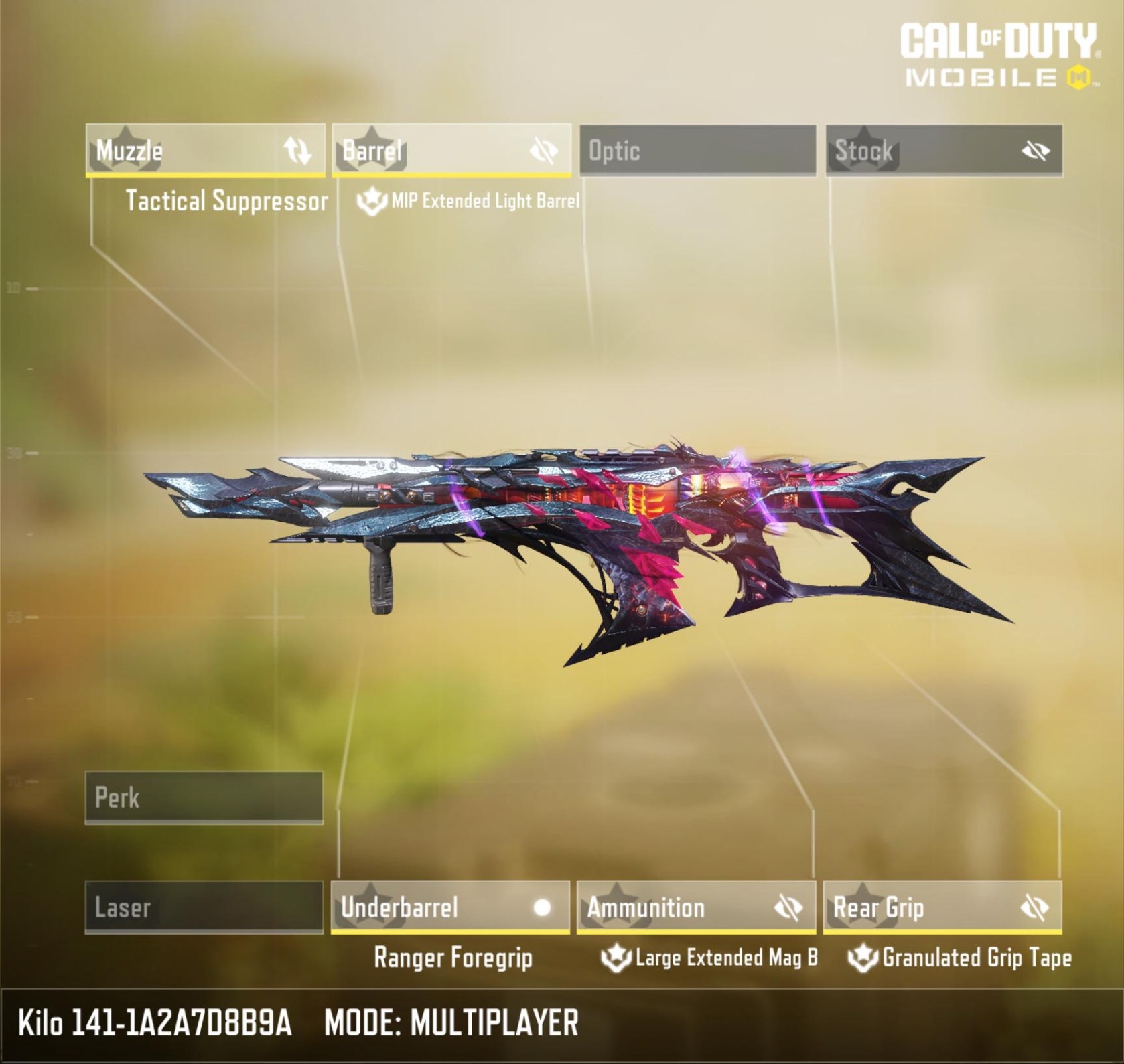Click the swap arrows icon on Muzzle
The image size is (1124, 1064).
point(297,151)
